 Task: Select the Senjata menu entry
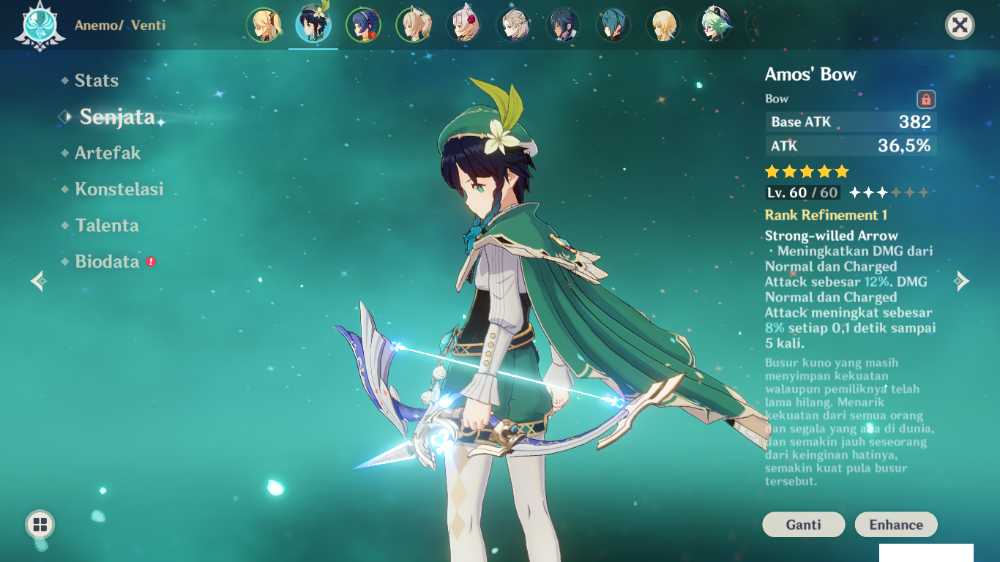coord(117,117)
